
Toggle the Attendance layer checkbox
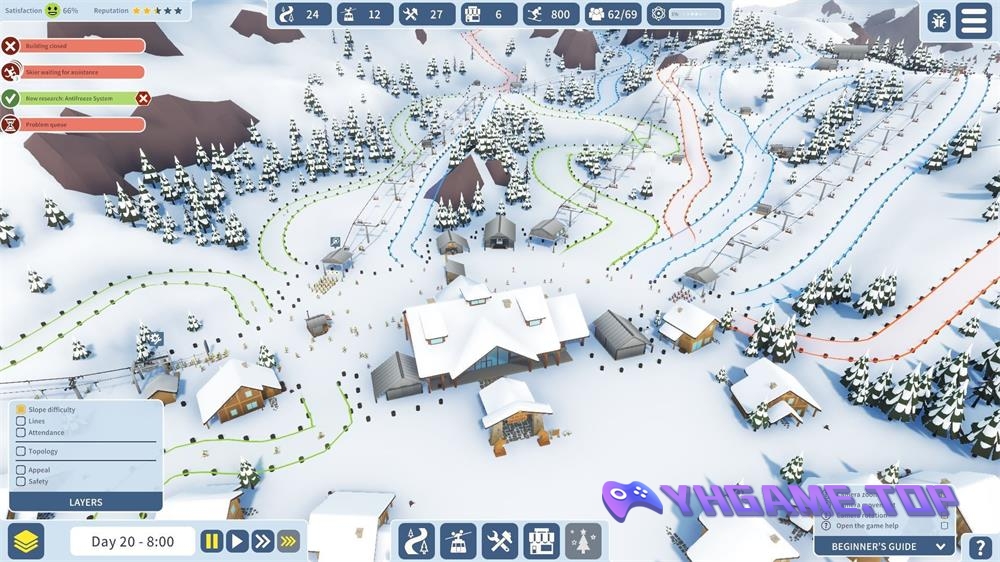tap(21, 433)
